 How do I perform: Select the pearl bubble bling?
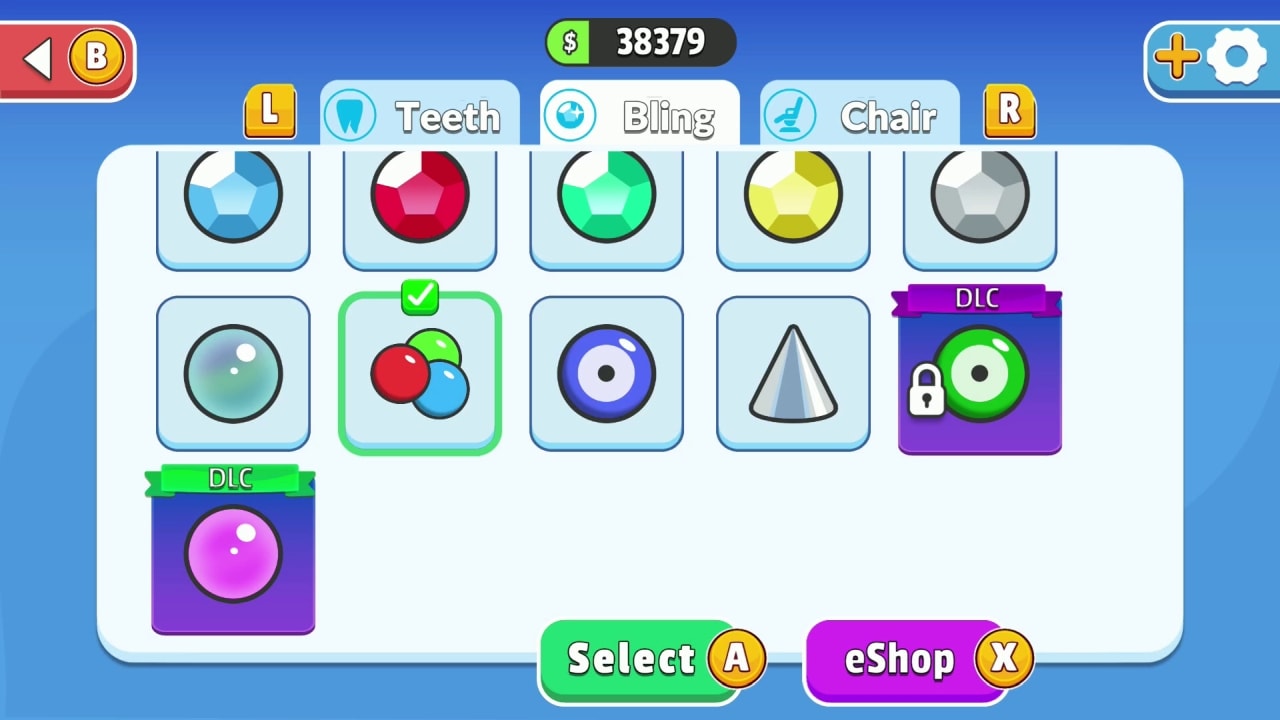coord(233,372)
